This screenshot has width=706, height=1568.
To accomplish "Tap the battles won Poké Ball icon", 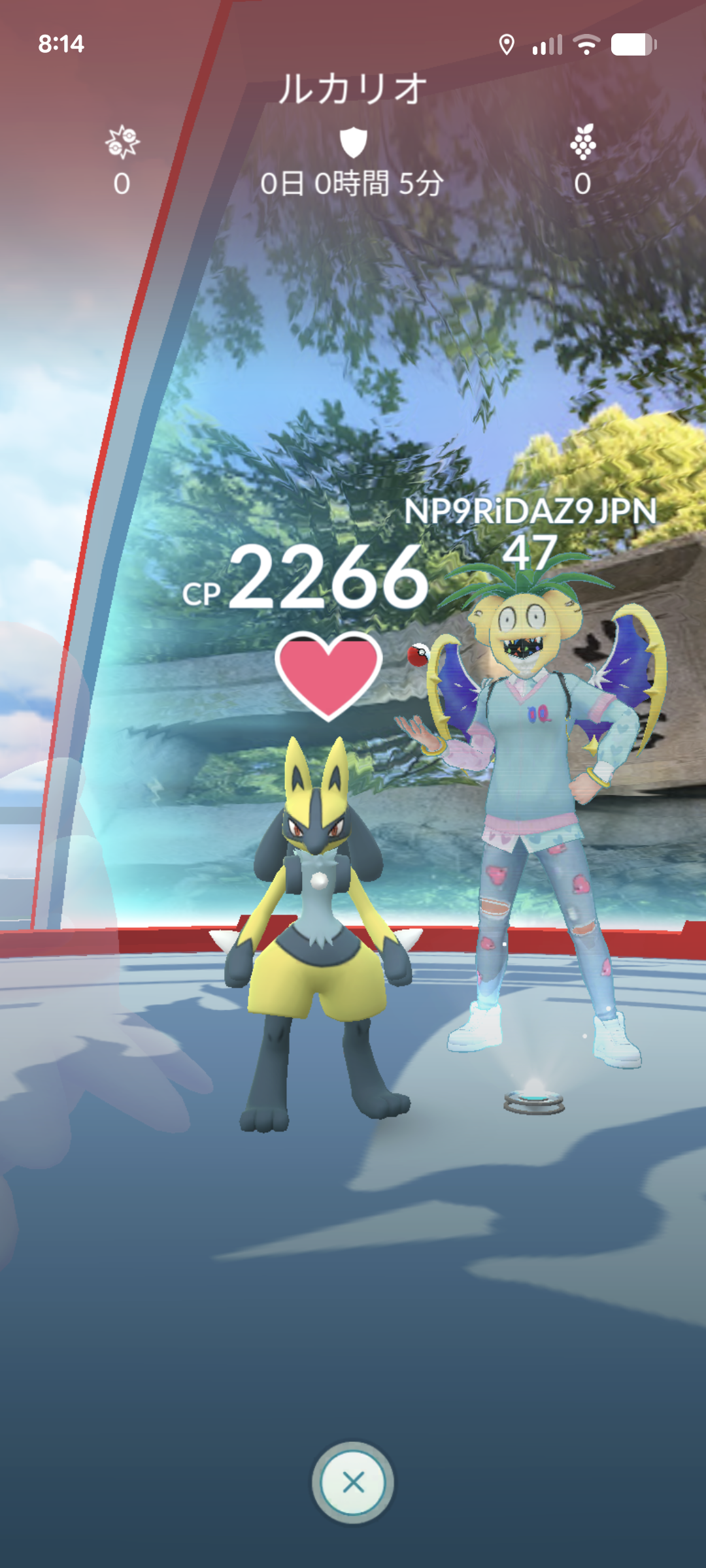I will 122,142.
